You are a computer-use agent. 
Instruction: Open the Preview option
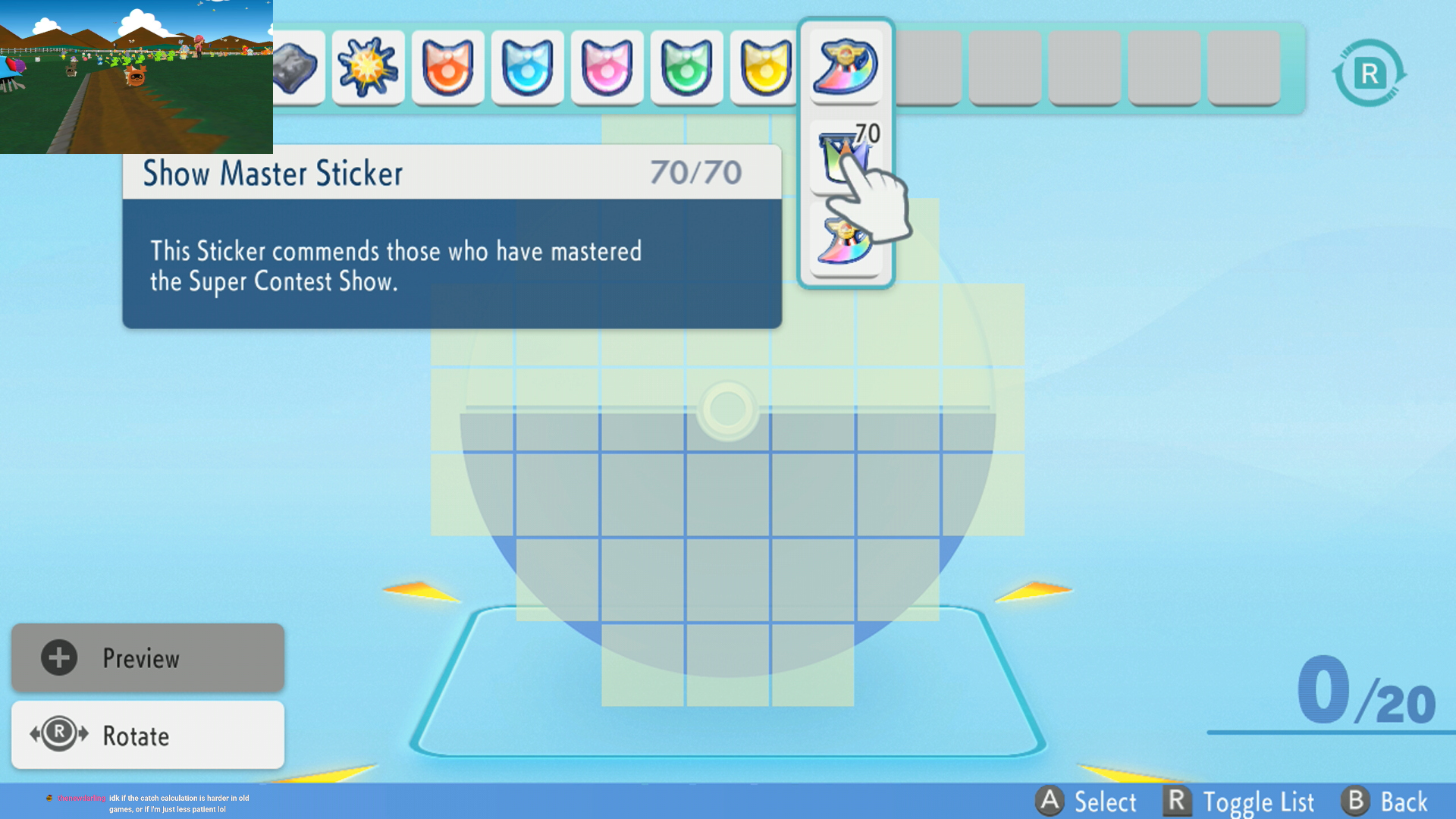click(x=148, y=657)
